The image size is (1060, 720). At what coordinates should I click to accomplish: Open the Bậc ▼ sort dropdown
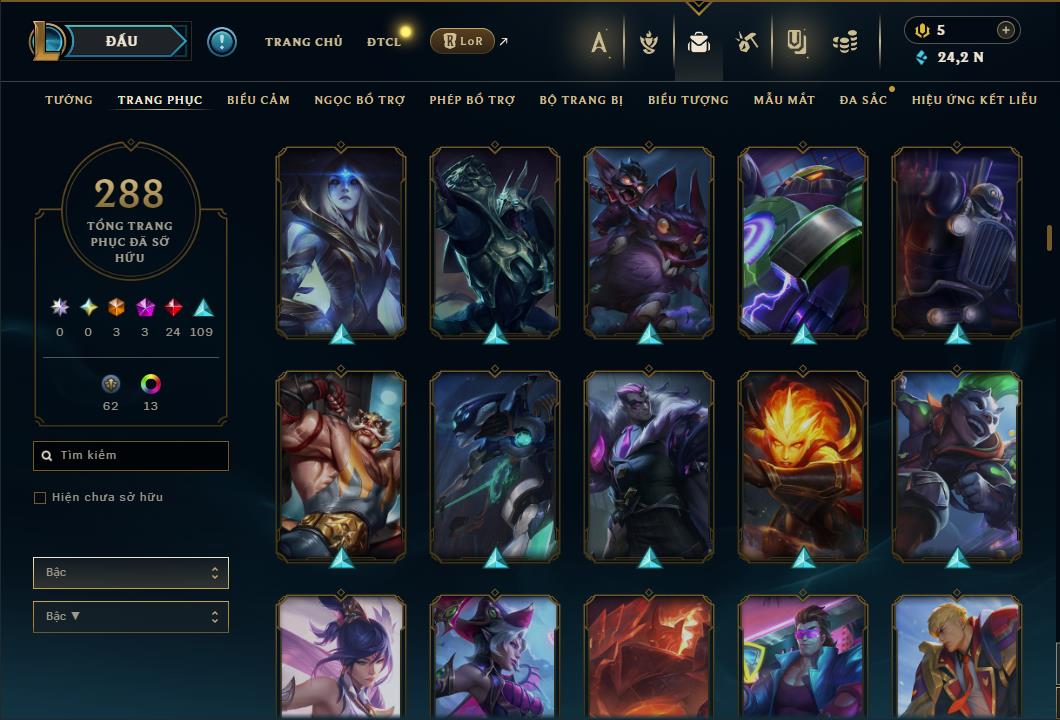[x=131, y=617]
